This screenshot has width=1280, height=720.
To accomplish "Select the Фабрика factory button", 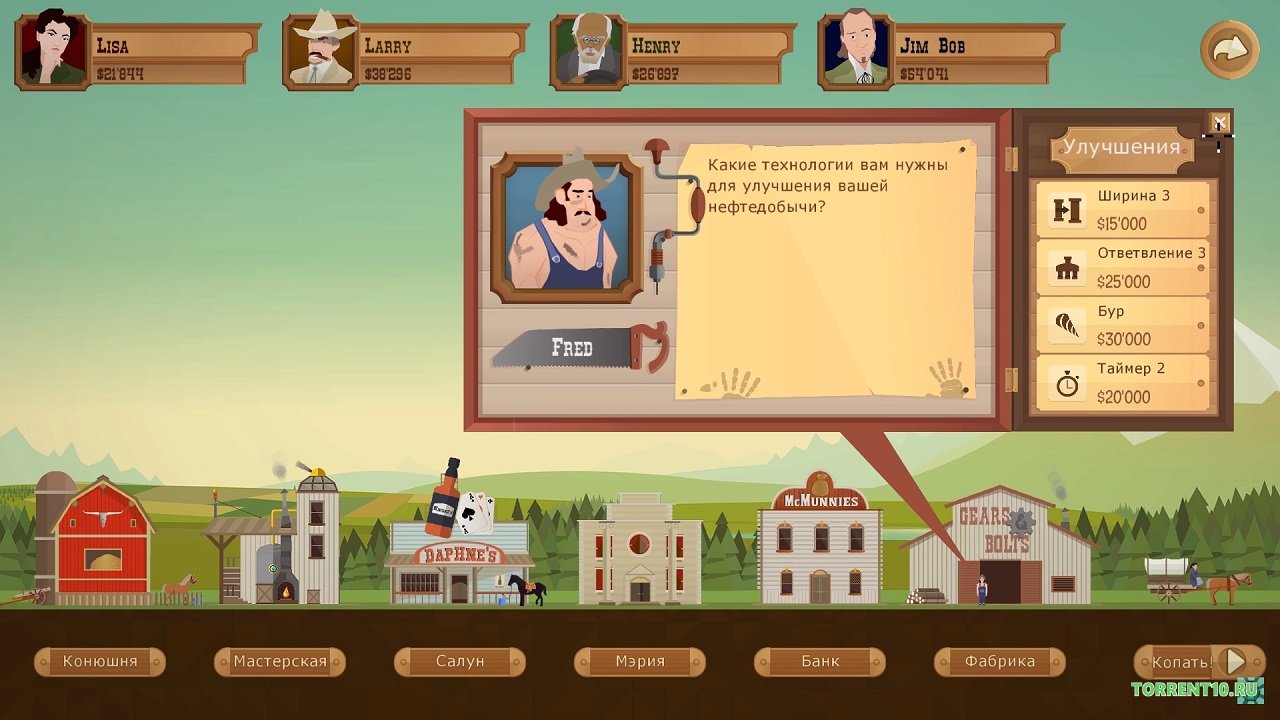I will point(1000,661).
